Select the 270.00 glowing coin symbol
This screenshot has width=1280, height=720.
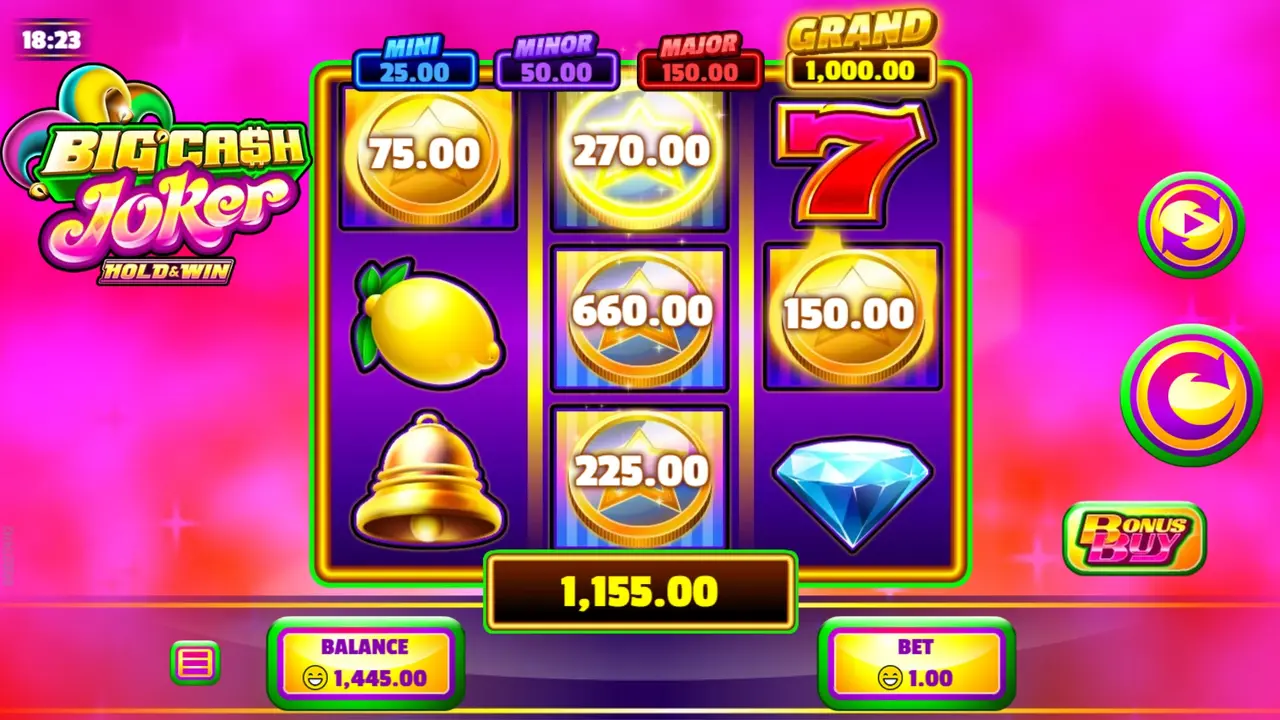[x=640, y=152]
